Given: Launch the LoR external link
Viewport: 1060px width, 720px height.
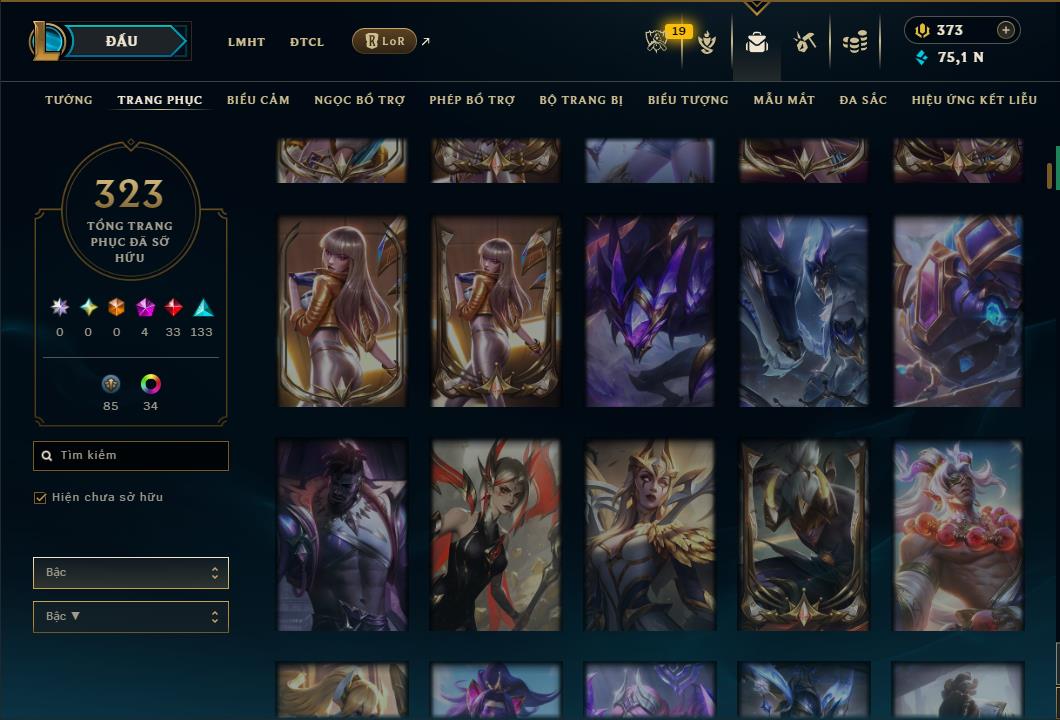Looking at the screenshot, I should (x=385, y=41).
